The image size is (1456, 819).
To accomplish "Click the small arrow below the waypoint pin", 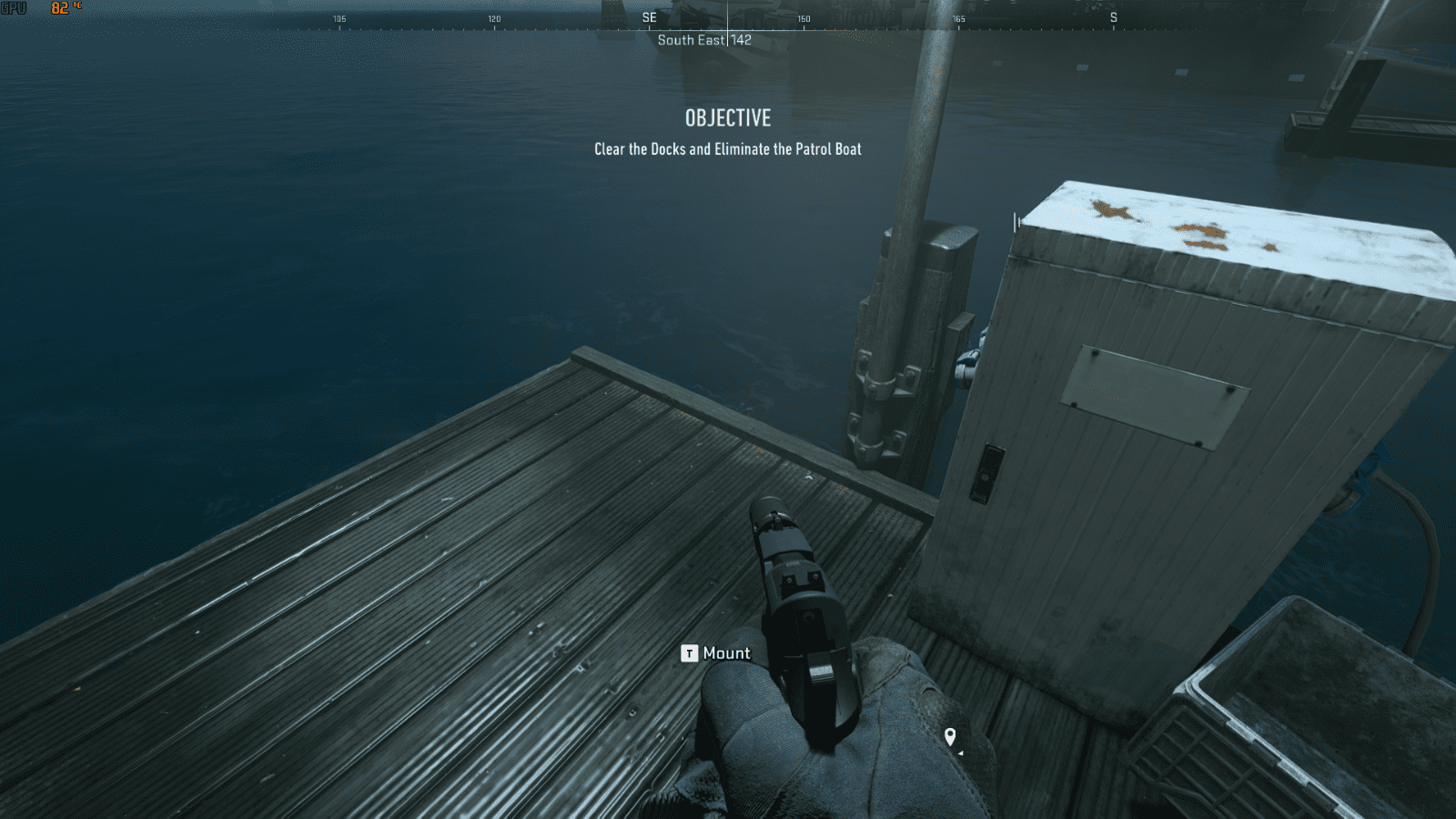I will (963, 753).
